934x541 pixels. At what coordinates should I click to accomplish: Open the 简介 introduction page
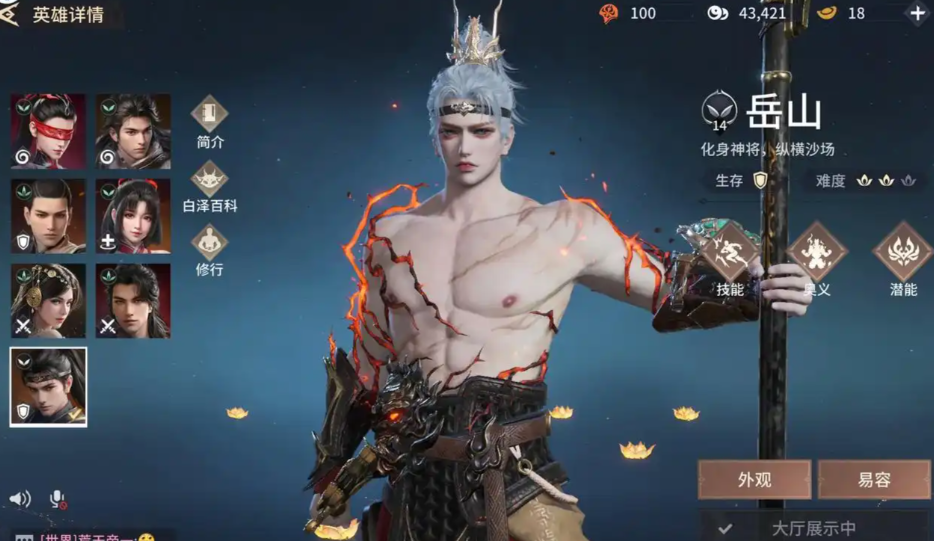210,122
